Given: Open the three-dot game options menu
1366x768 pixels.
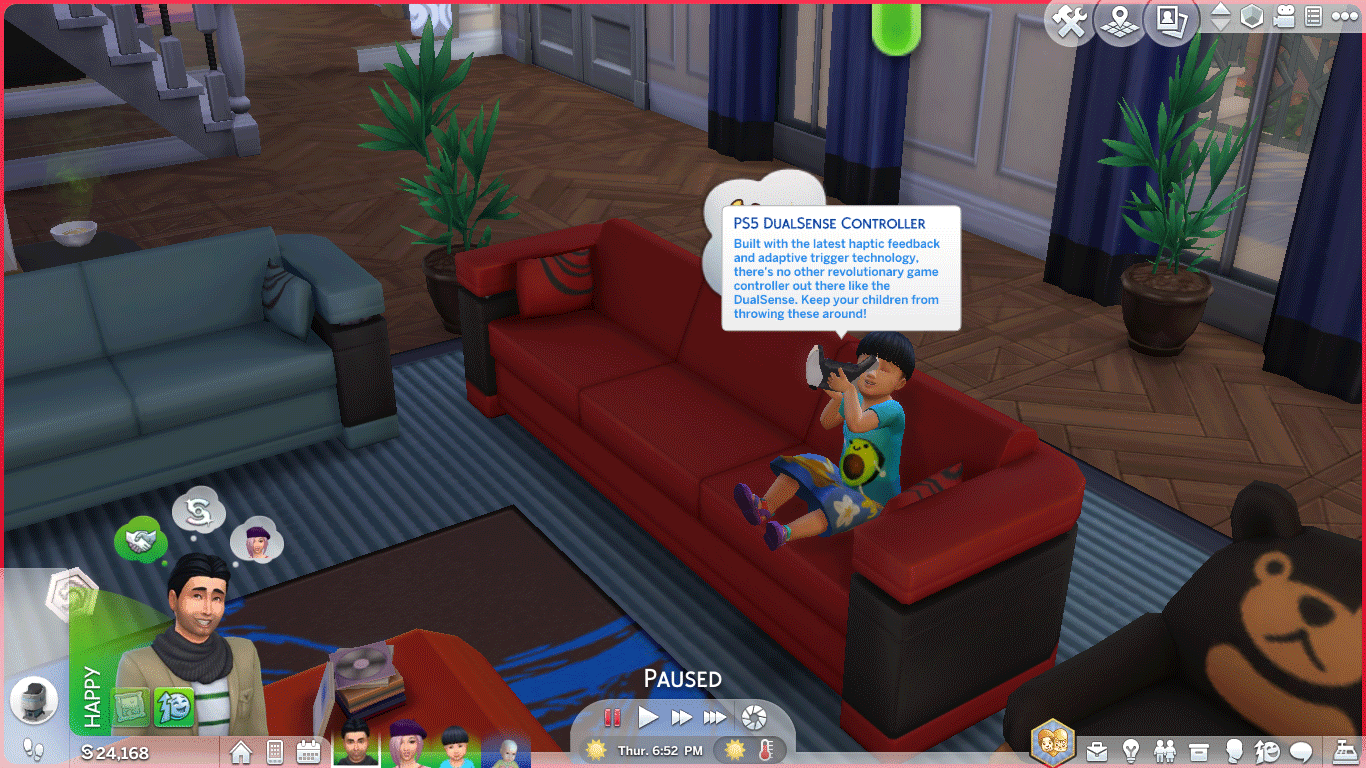Looking at the screenshot, I should point(1345,18).
